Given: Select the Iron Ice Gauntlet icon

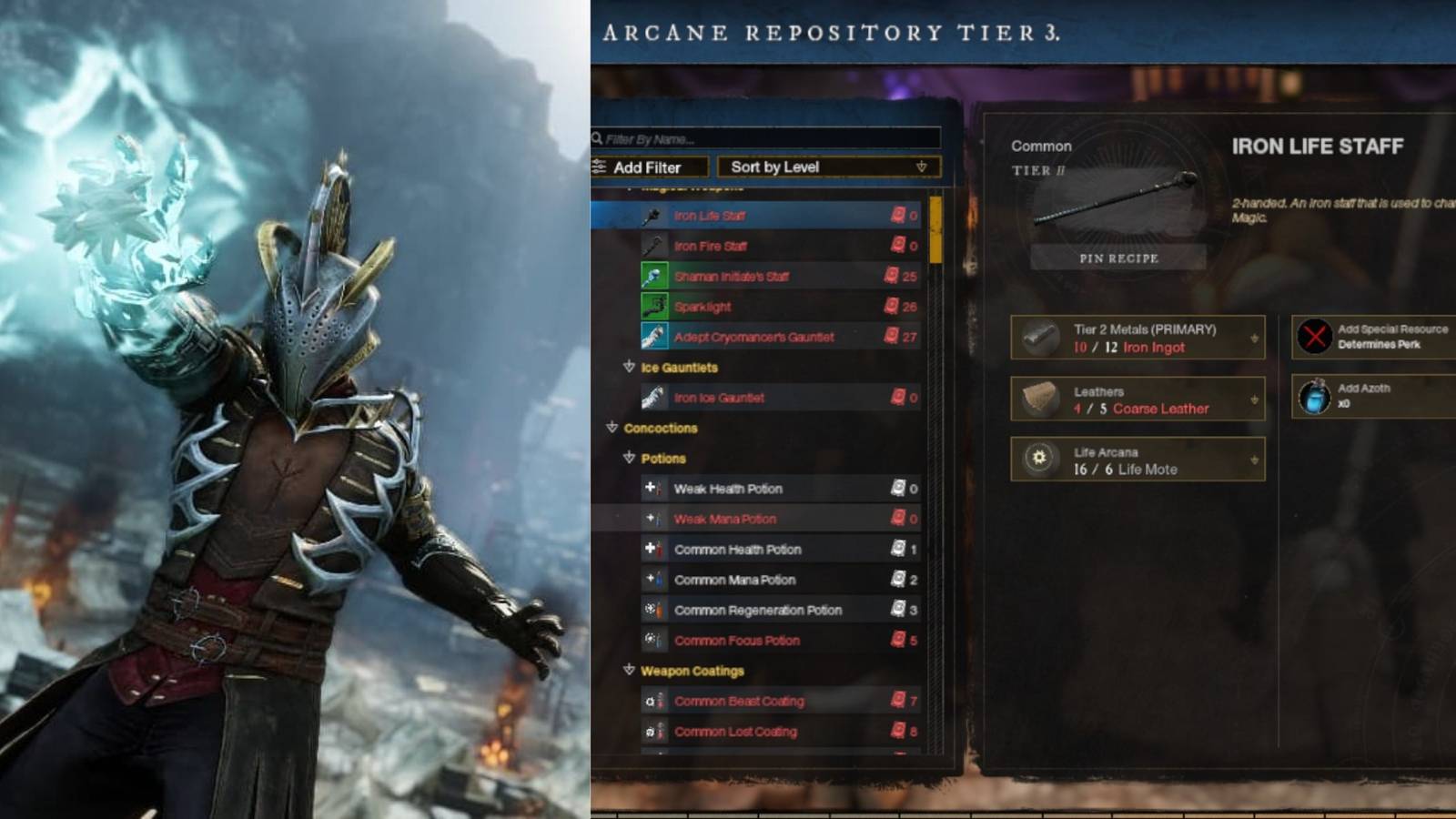Looking at the screenshot, I should 652,398.
